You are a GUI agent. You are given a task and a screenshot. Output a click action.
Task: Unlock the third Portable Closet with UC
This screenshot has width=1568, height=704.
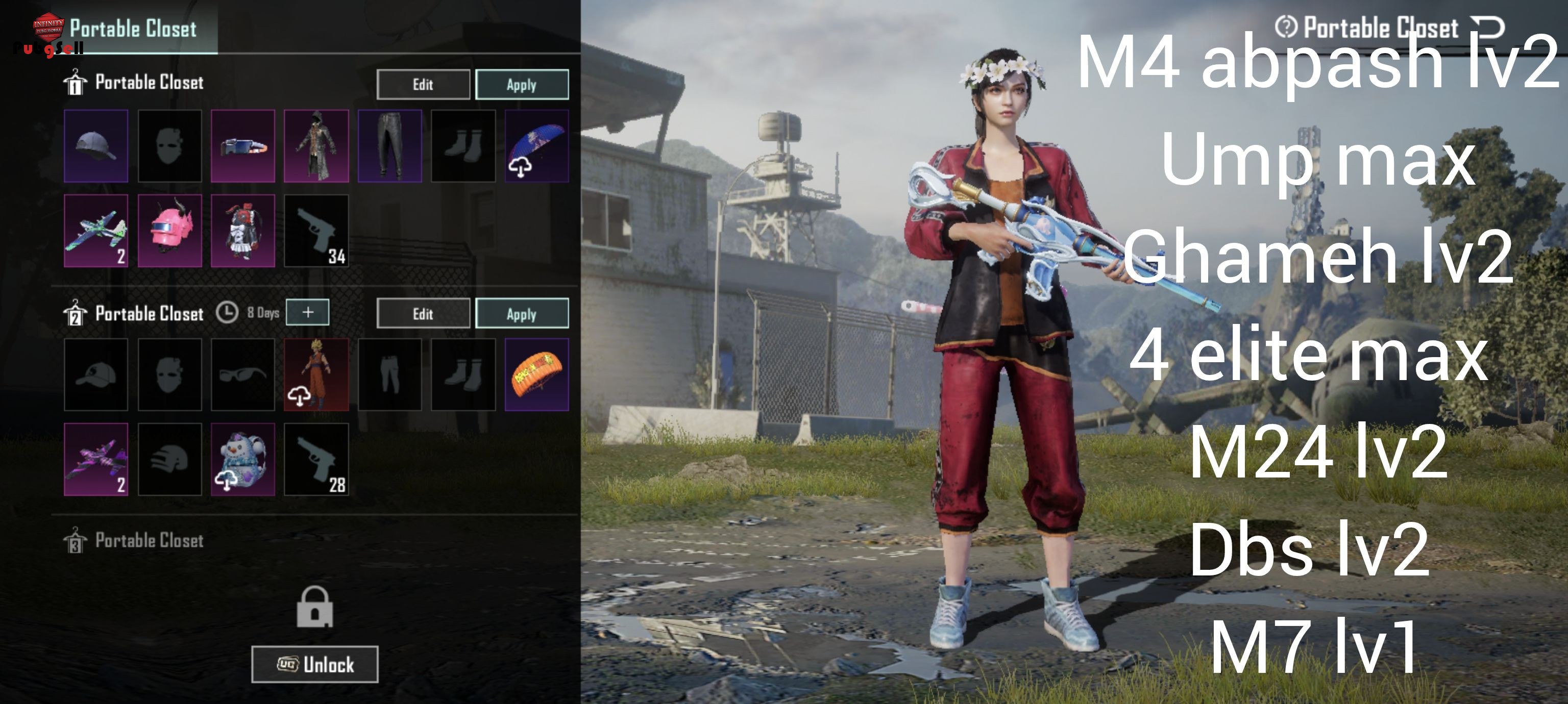pos(315,664)
